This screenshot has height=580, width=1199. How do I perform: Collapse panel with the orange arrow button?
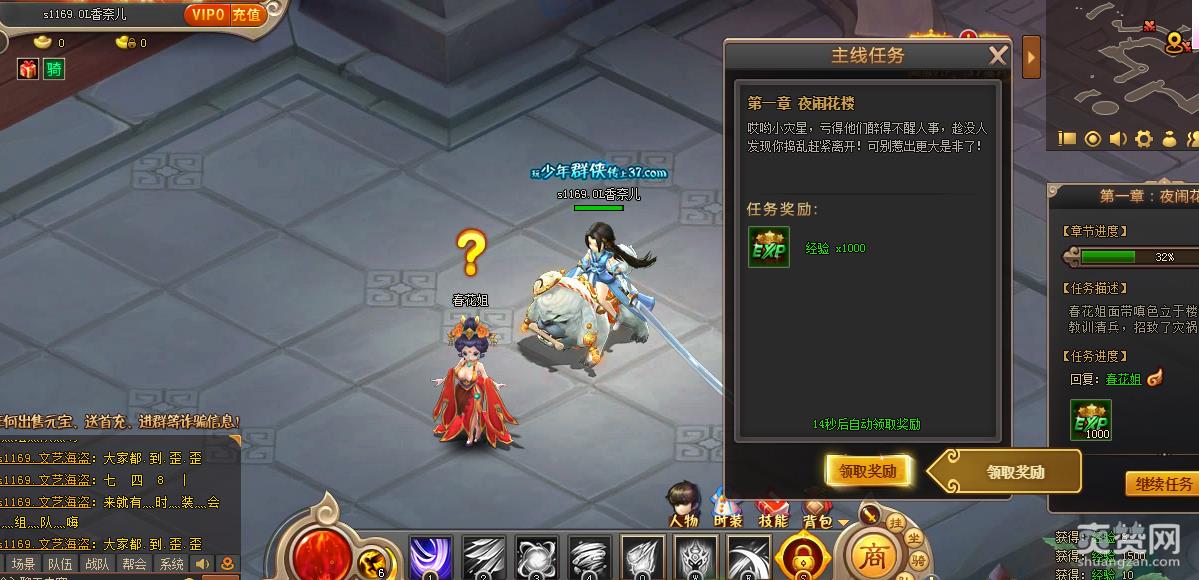click(1031, 57)
